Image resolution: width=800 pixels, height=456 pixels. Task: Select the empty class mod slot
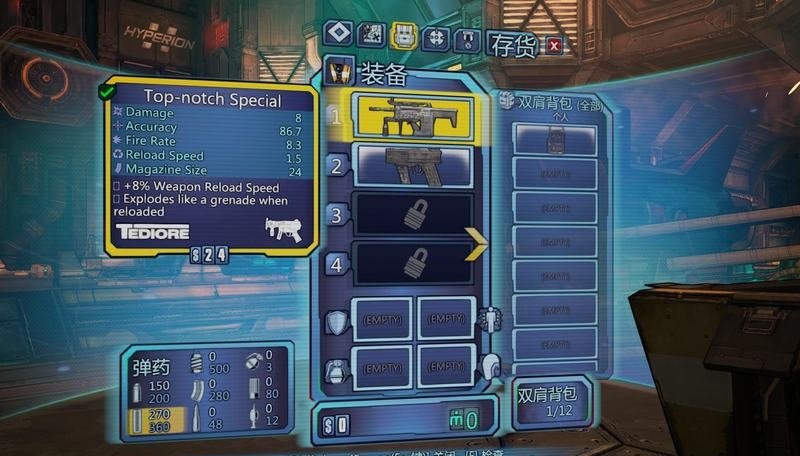pyautogui.click(x=444, y=318)
